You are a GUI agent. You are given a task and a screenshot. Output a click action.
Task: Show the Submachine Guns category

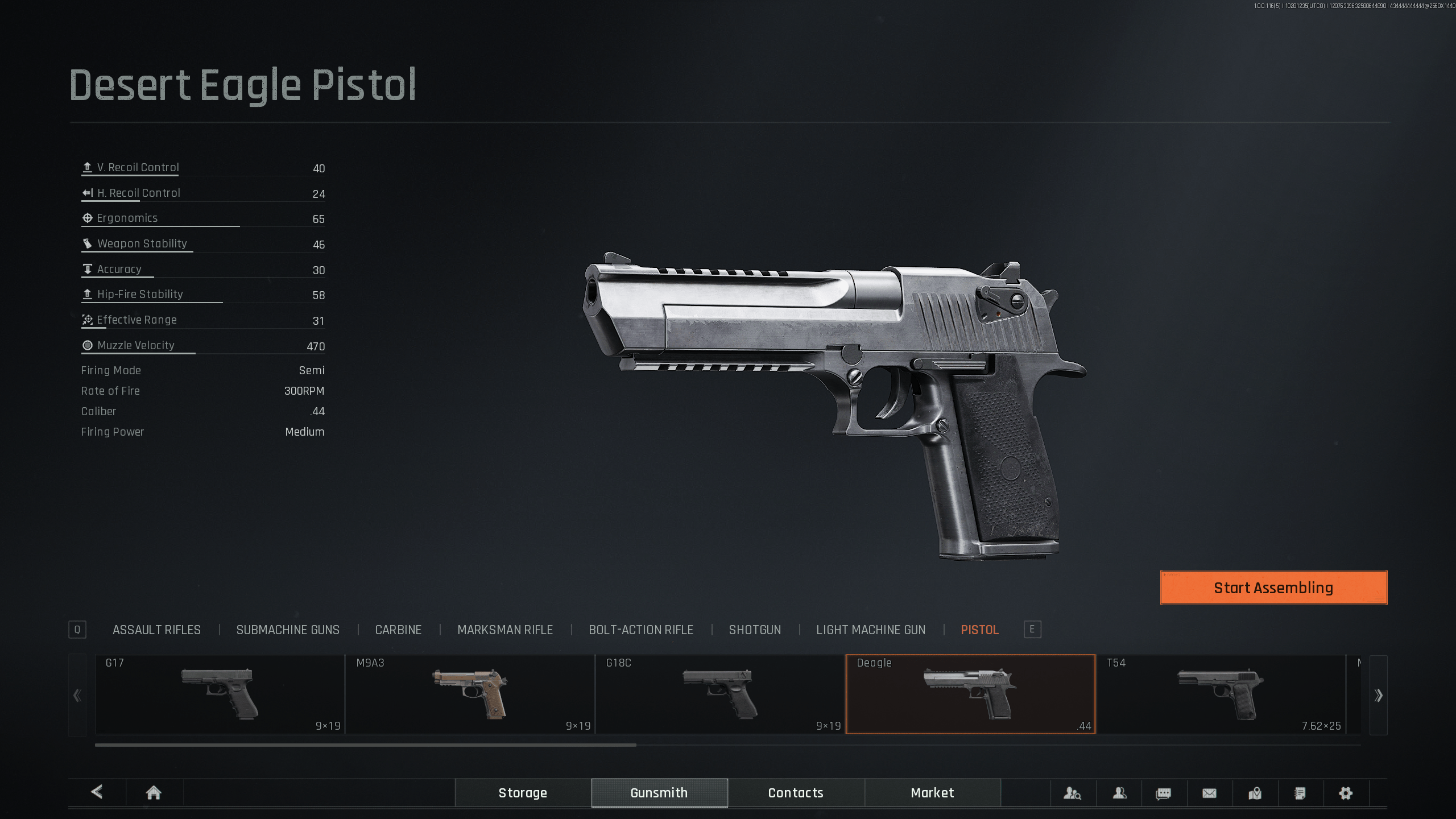click(x=288, y=630)
